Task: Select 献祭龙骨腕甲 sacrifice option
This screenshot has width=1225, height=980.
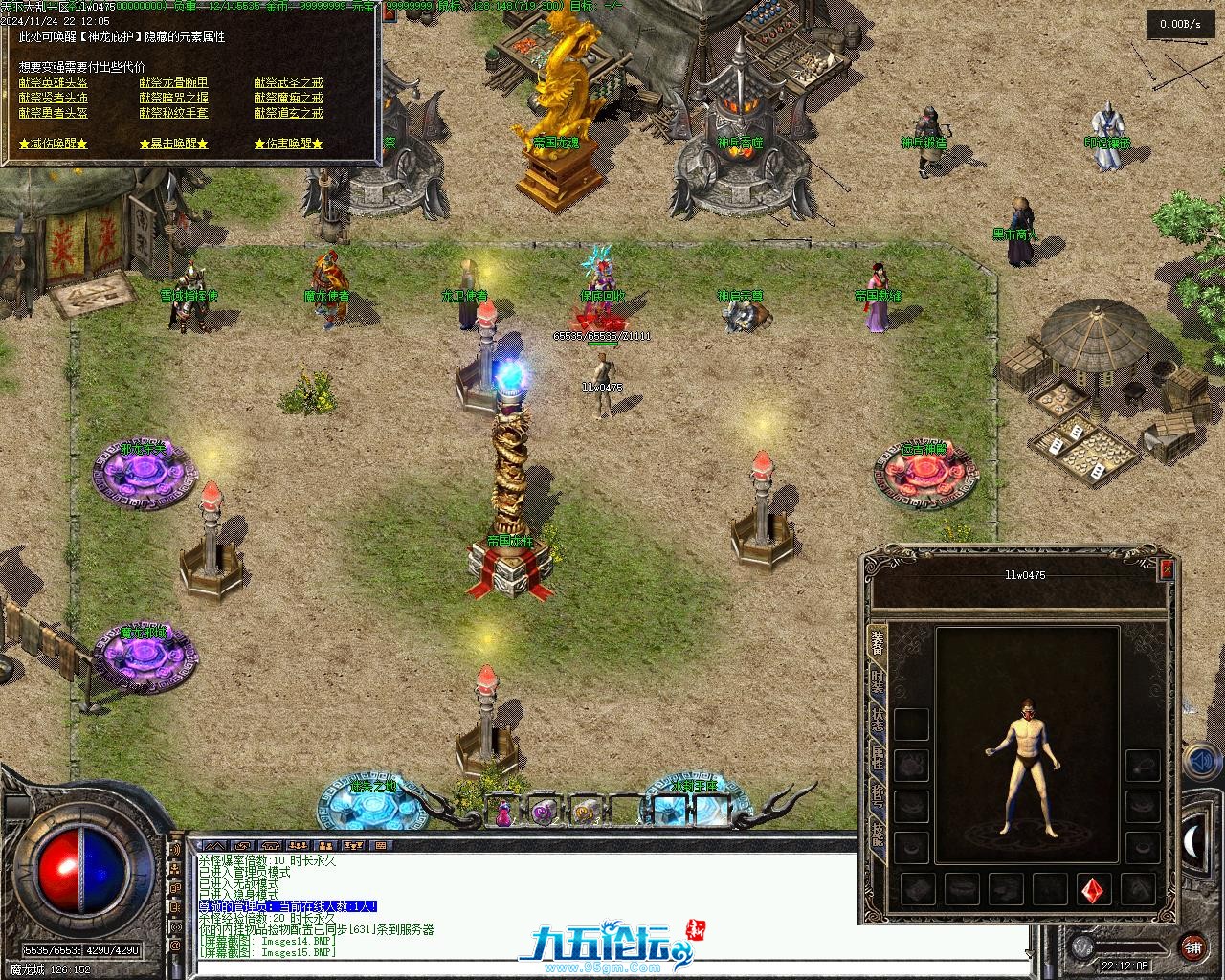Action: 173,83
